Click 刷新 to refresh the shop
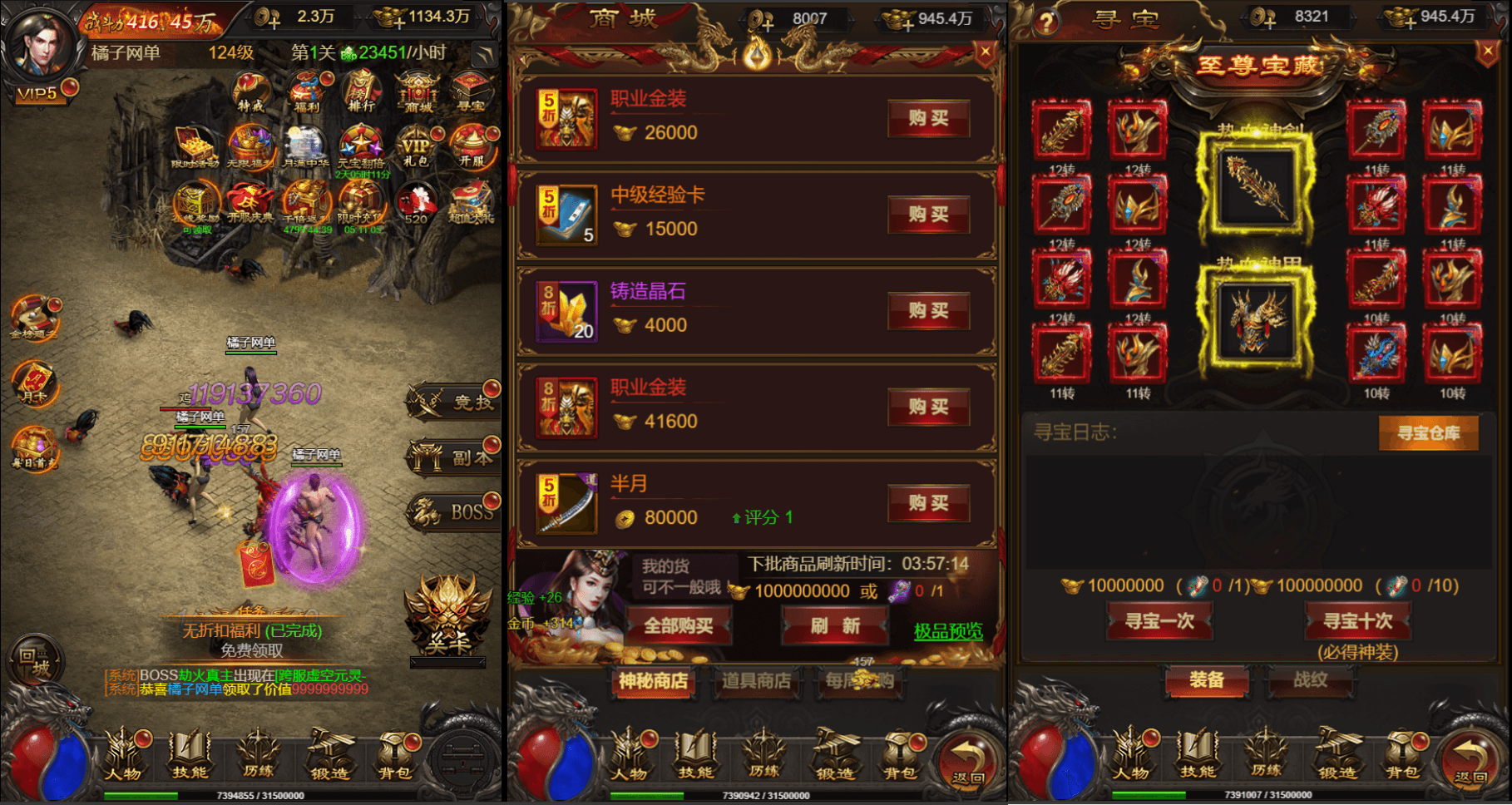The width and height of the screenshot is (1512, 805). pyautogui.click(x=834, y=624)
